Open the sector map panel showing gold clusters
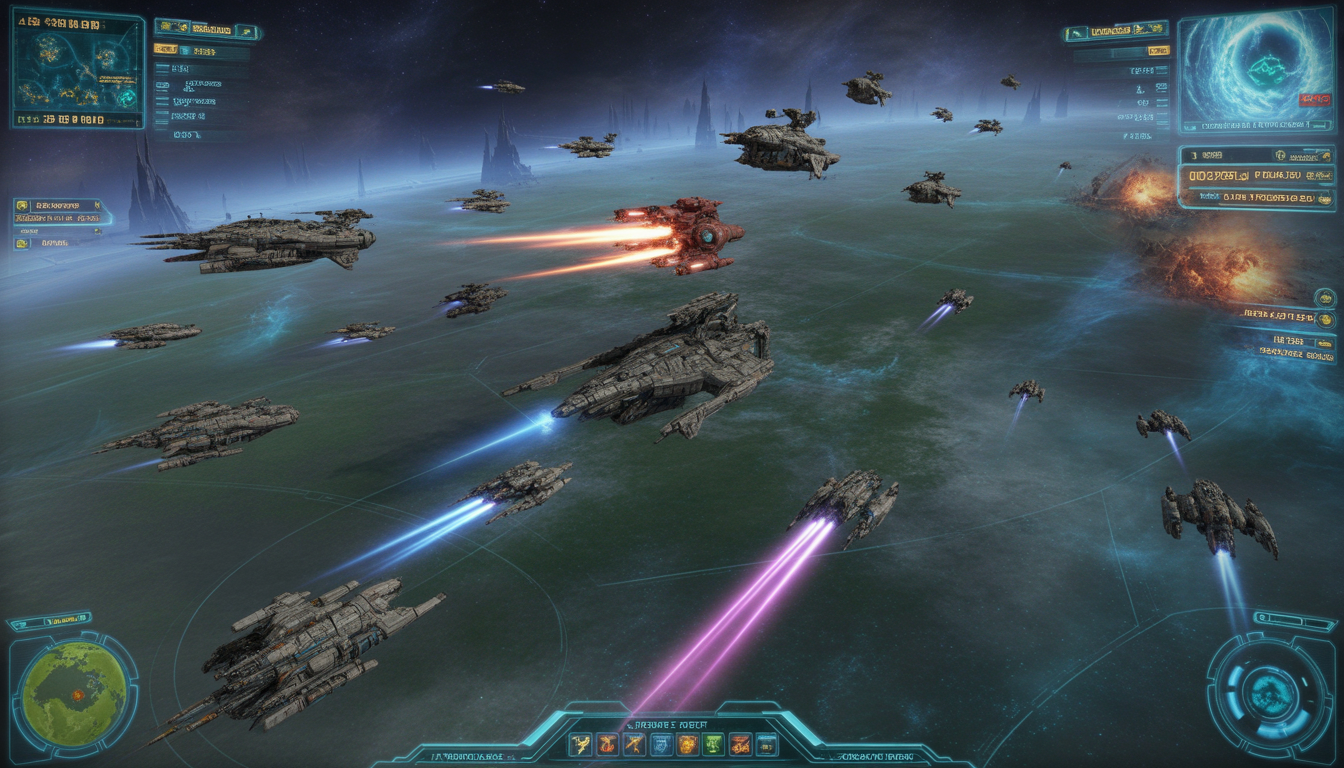The image size is (1344, 768). pos(78,69)
